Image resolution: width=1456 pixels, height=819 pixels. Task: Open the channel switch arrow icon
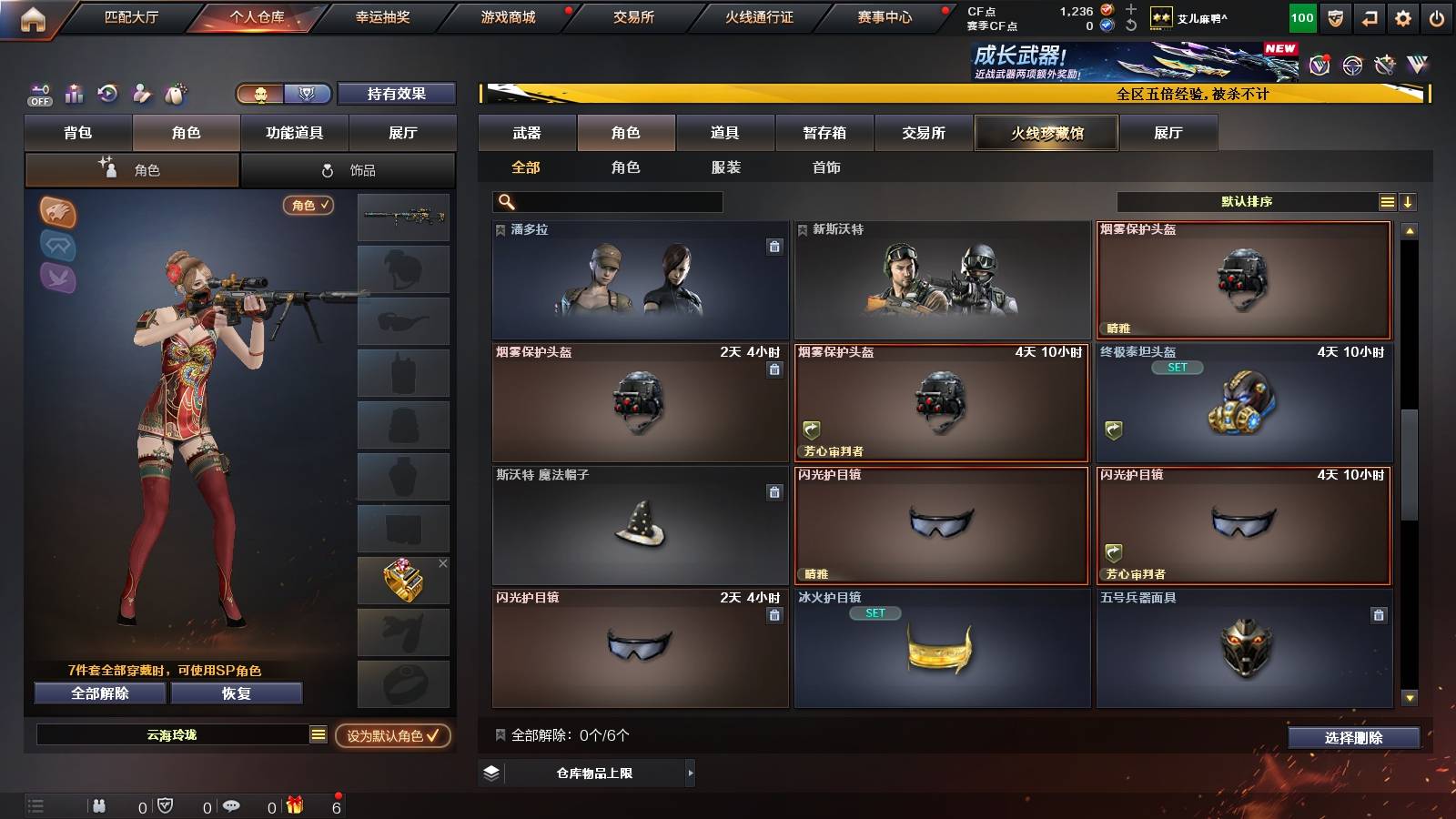1370,16
